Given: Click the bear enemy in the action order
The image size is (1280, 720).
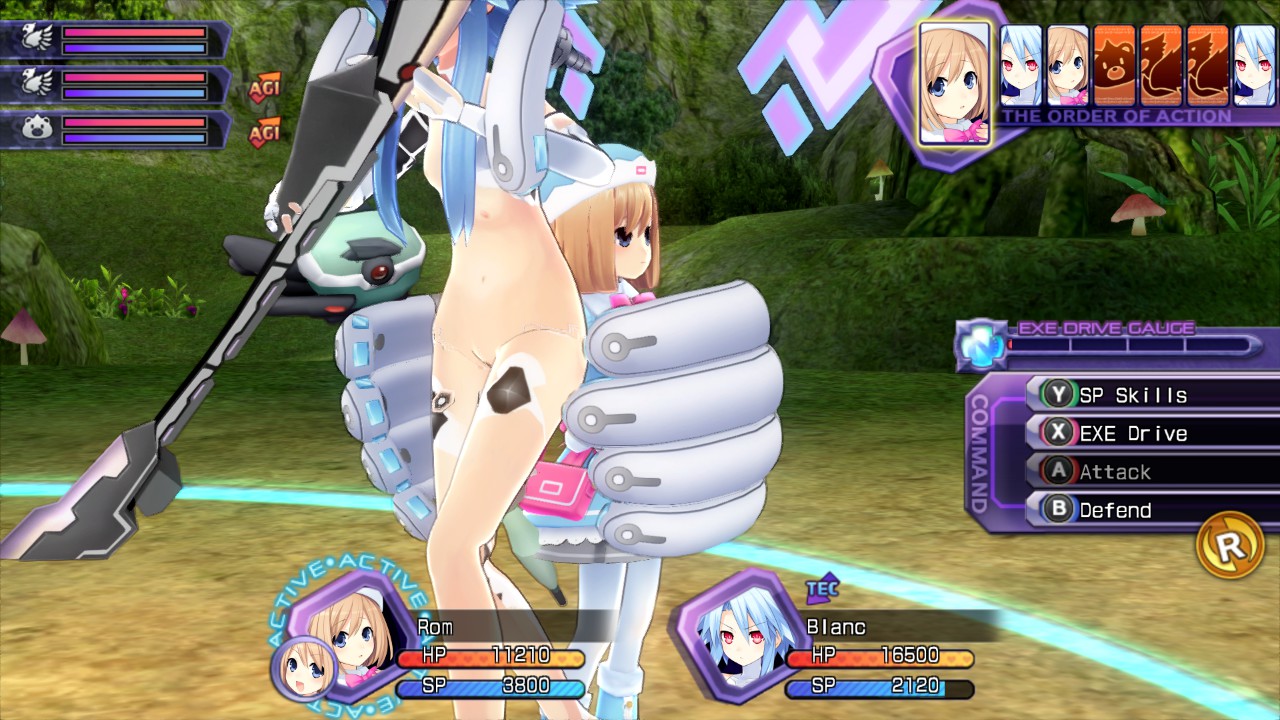Looking at the screenshot, I should pos(1114,67).
